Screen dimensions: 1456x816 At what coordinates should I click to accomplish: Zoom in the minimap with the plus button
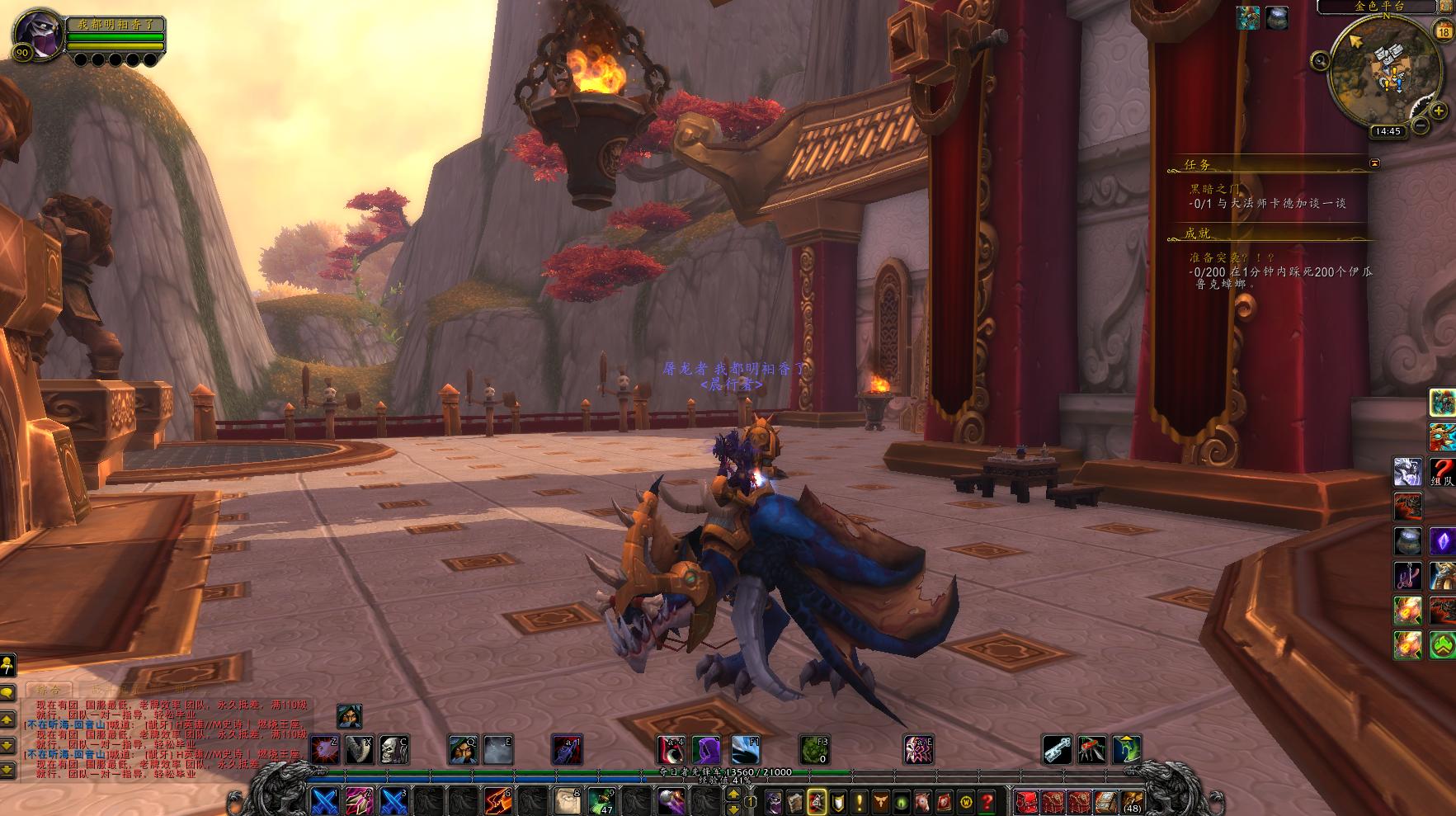[x=1439, y=110]
